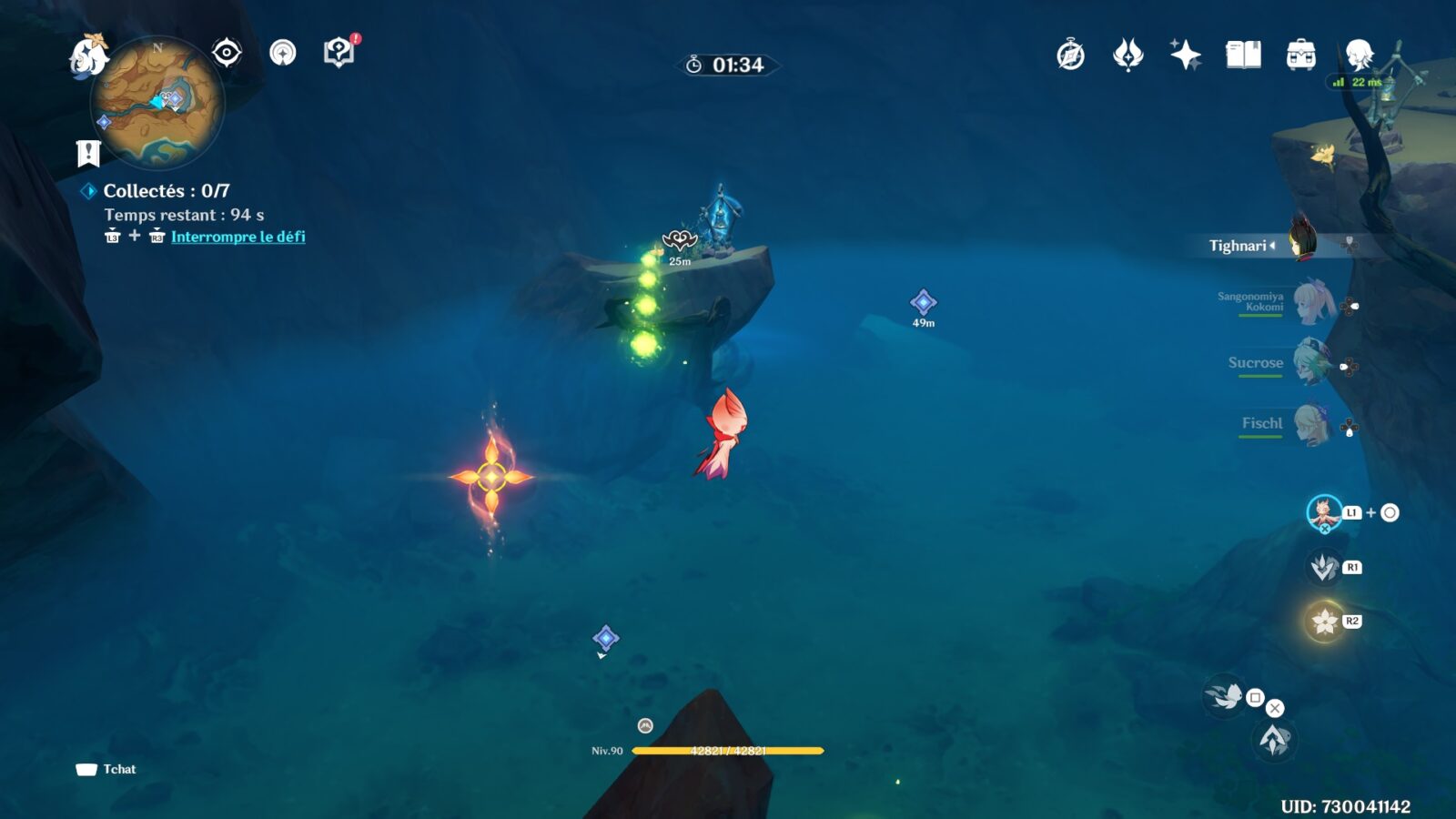This screenshot has height=819, width=1456.
Task: Open the co-op mode circular icon
Action: [283, 53]
